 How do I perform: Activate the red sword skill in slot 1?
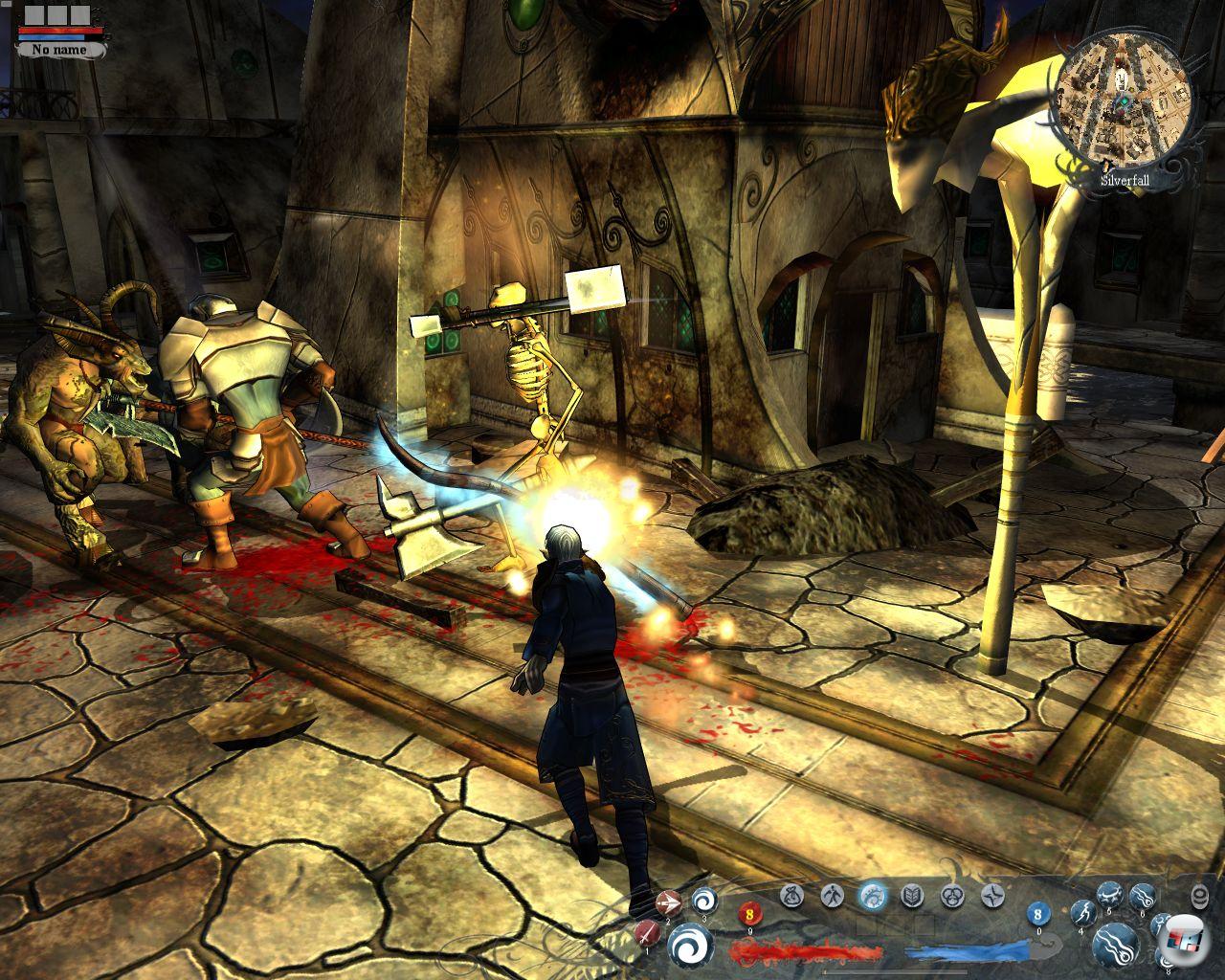coord(649,933)
